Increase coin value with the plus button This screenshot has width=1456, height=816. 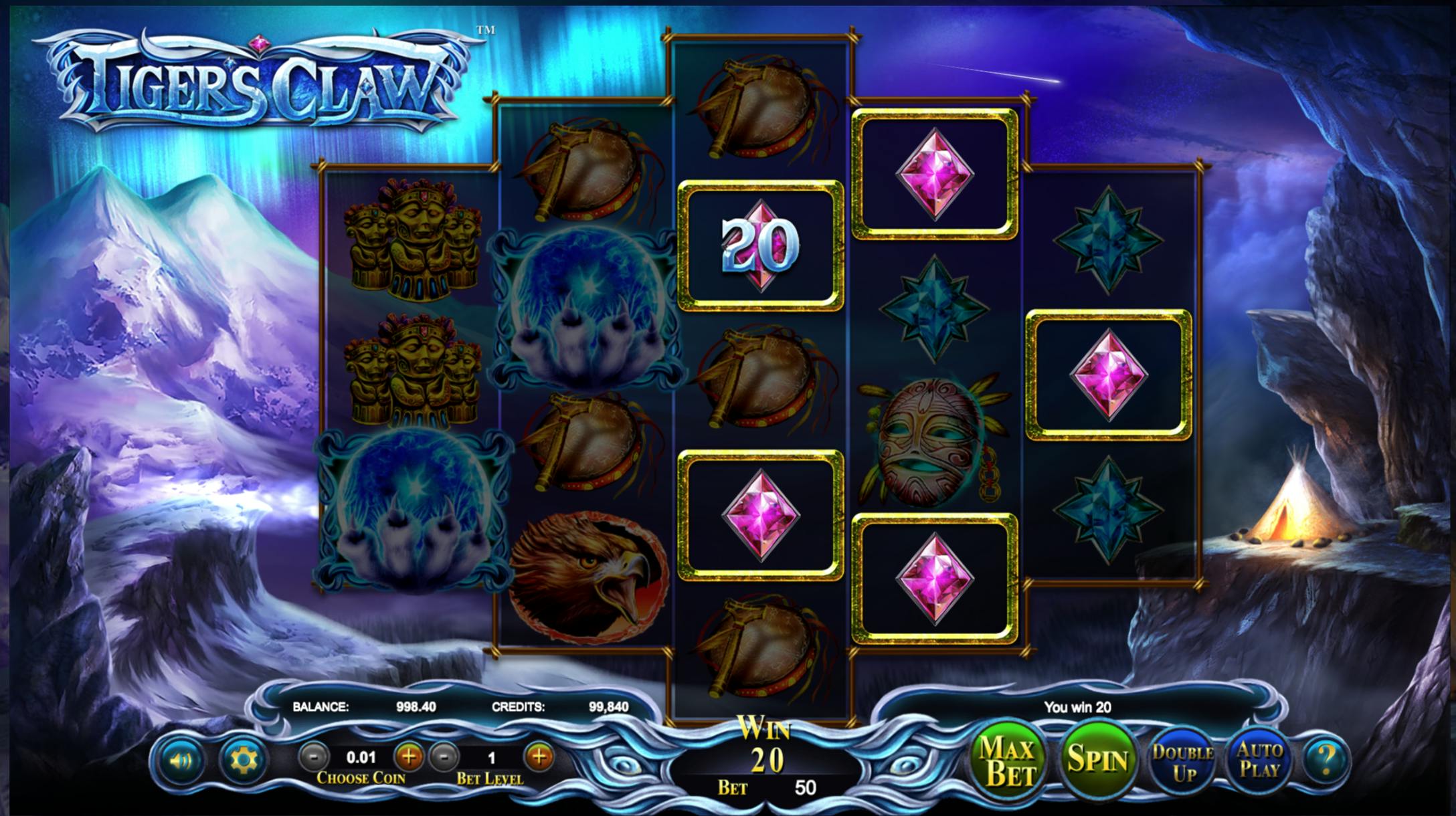click(408, 757)
